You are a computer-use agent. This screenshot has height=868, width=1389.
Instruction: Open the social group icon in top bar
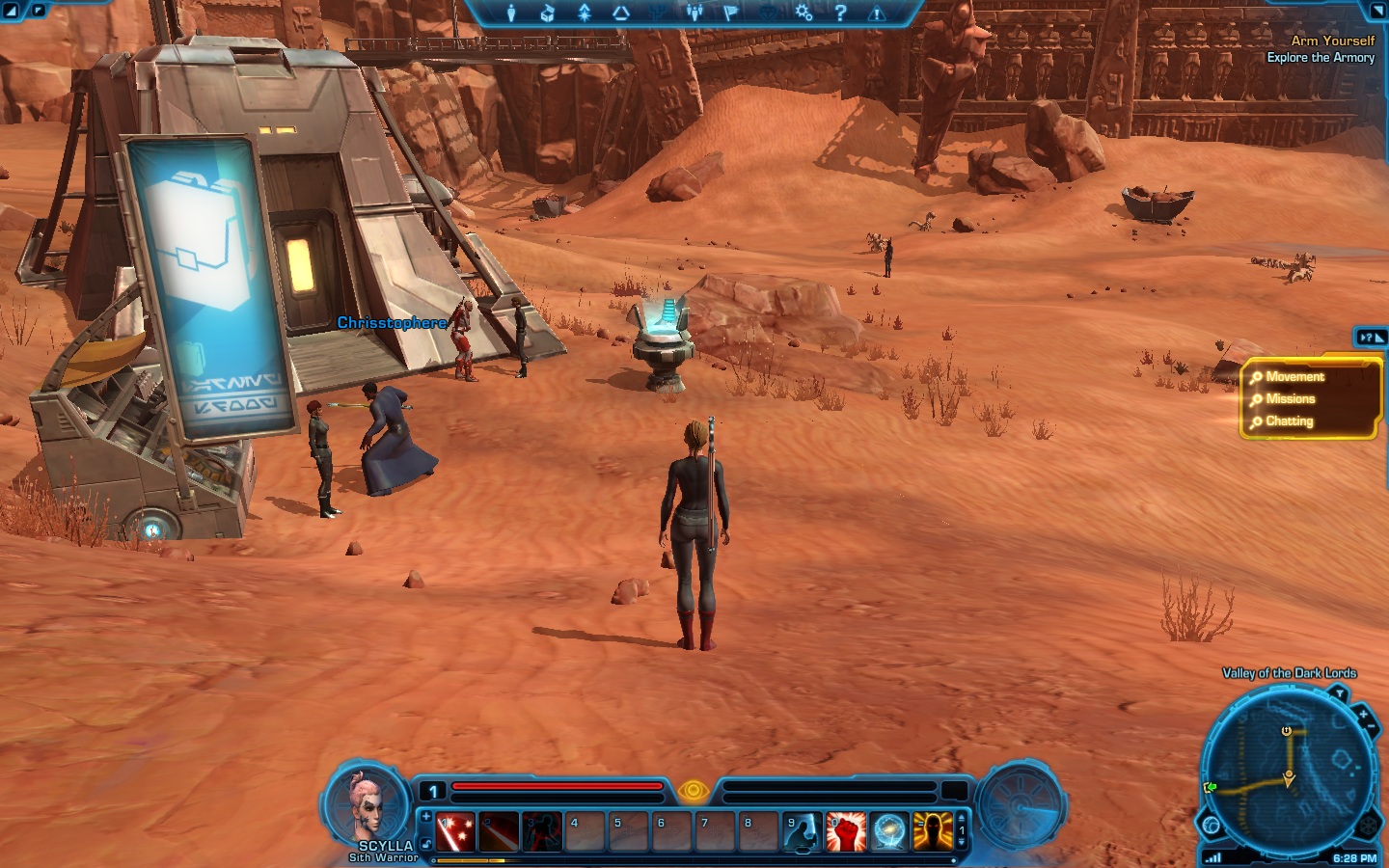[x=694, y=13]
